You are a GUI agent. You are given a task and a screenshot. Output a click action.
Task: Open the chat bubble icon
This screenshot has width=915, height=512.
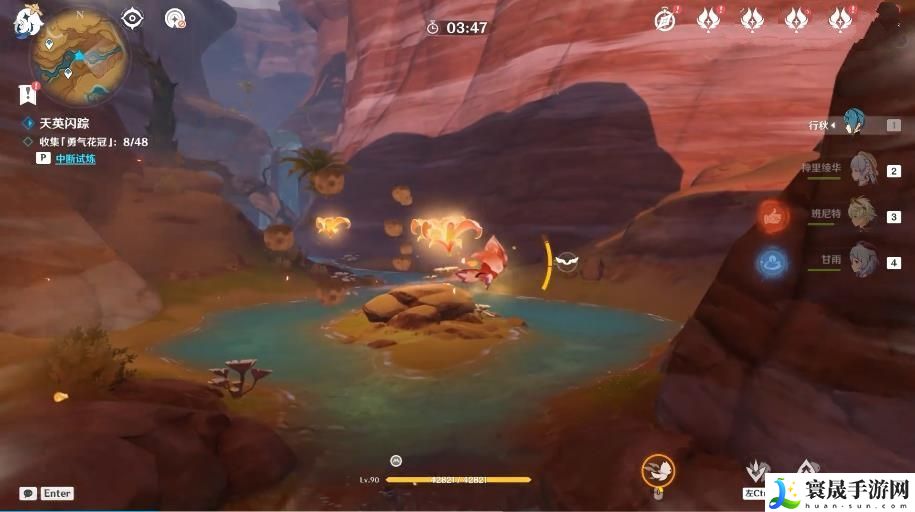(27, 493)
